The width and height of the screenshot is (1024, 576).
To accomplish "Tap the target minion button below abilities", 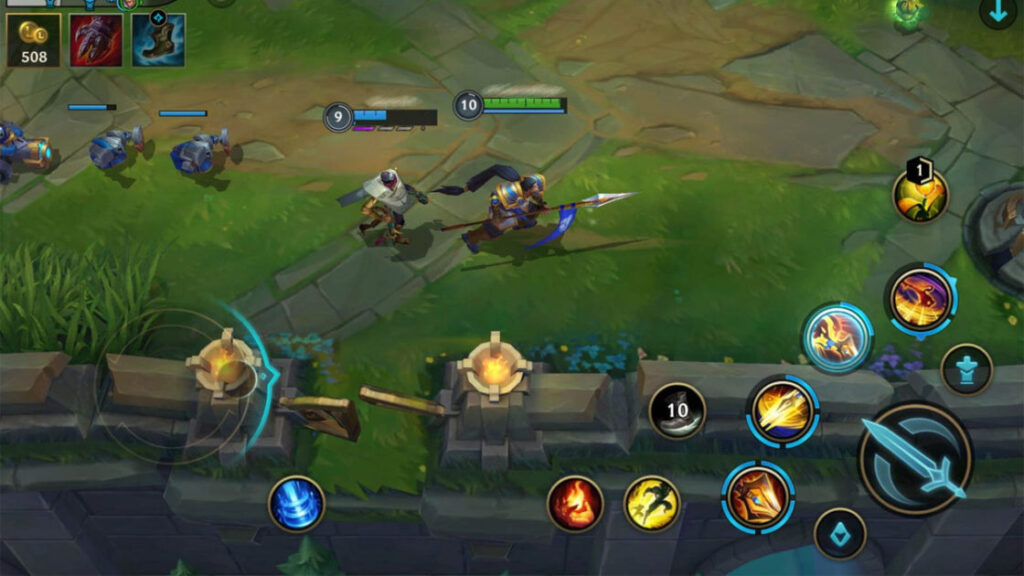I will tap(839, 533).
